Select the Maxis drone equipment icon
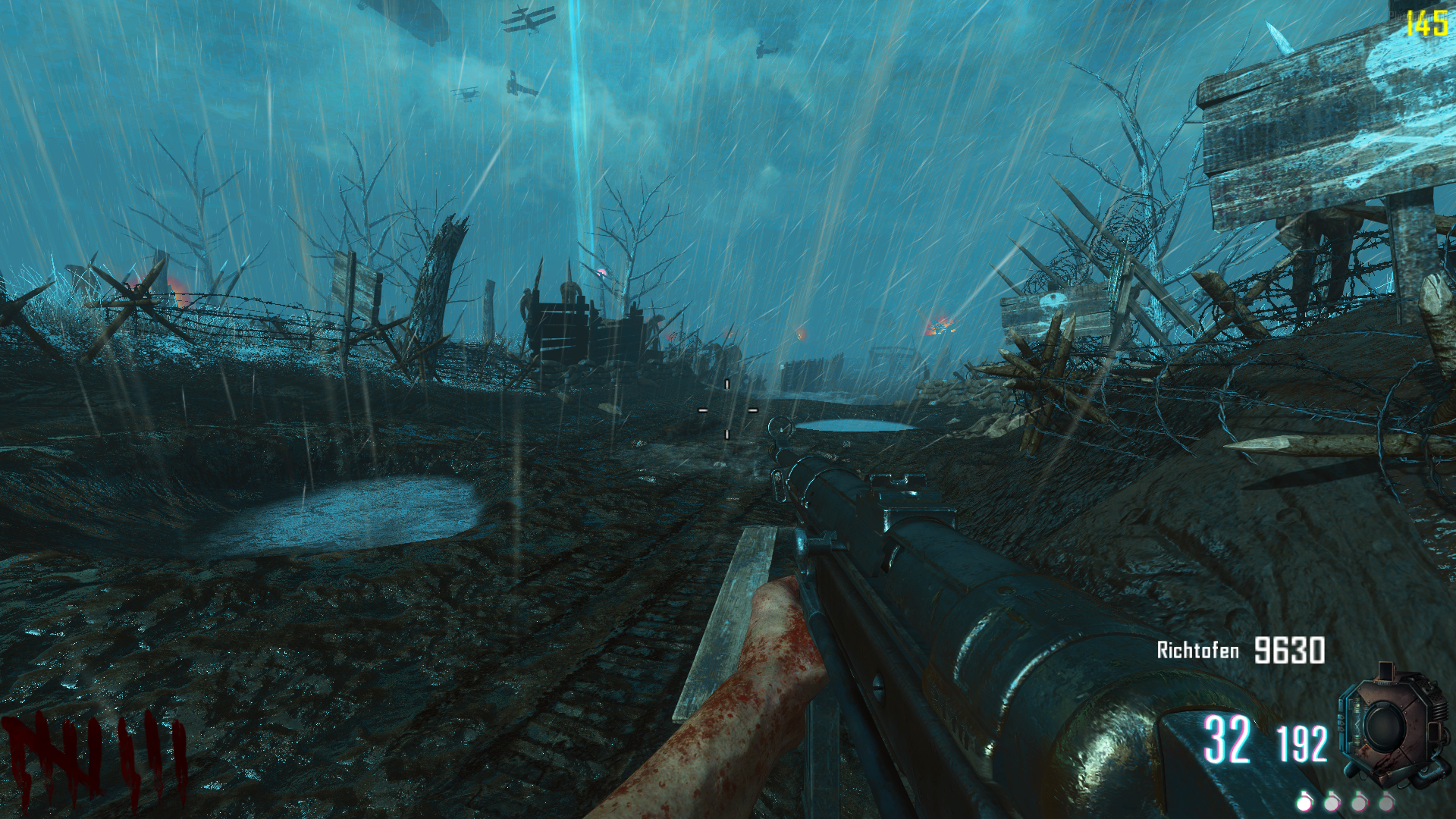Screen dimensions: 1456x819 point(1385,726)
